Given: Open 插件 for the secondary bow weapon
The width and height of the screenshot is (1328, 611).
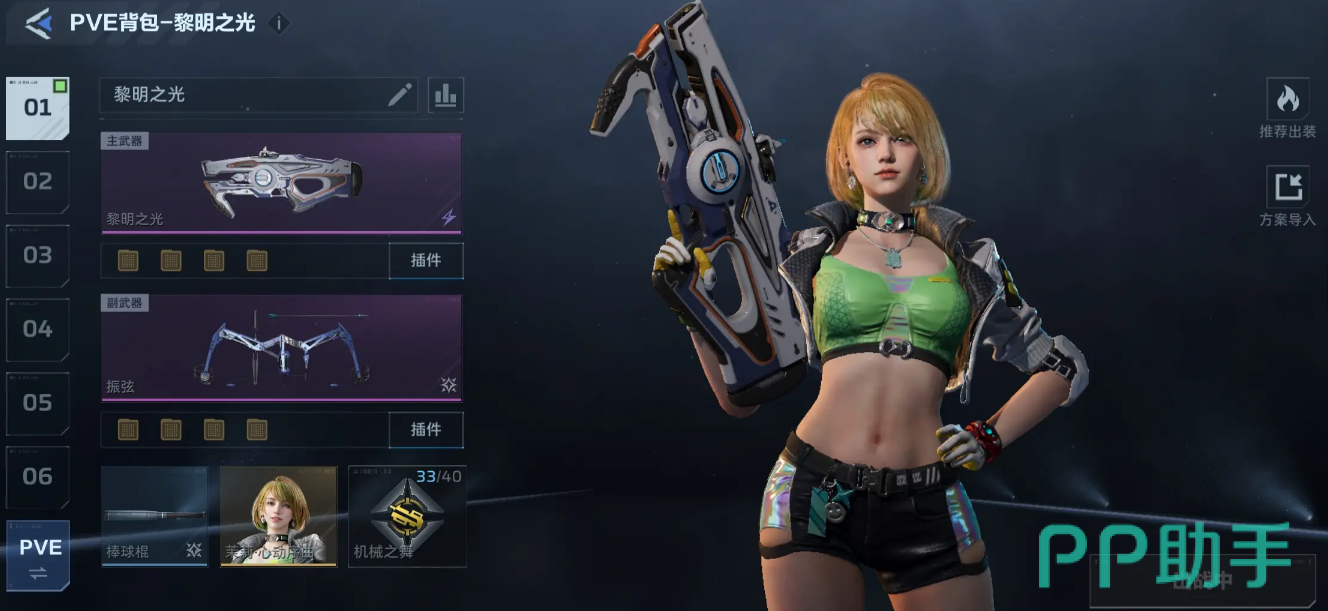Looking at the screenshot, I should coord(426,430).
